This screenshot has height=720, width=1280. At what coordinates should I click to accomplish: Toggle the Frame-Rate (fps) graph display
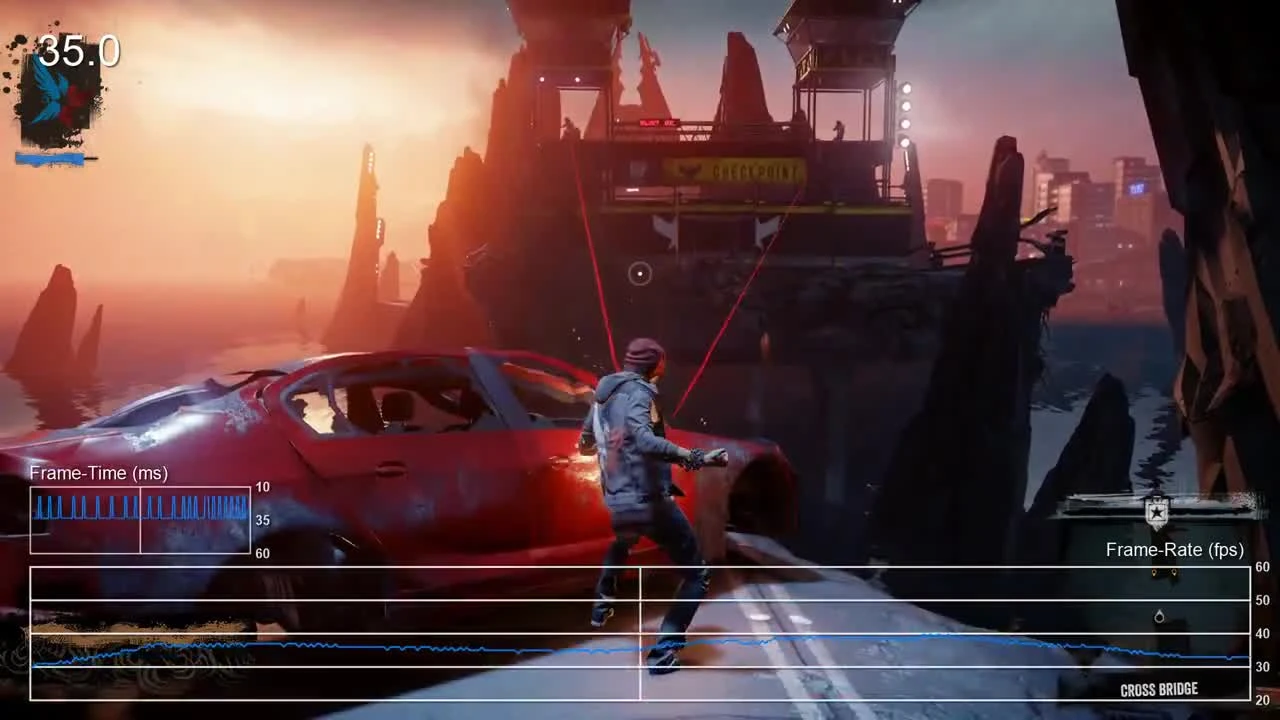[x=640, y=630]
